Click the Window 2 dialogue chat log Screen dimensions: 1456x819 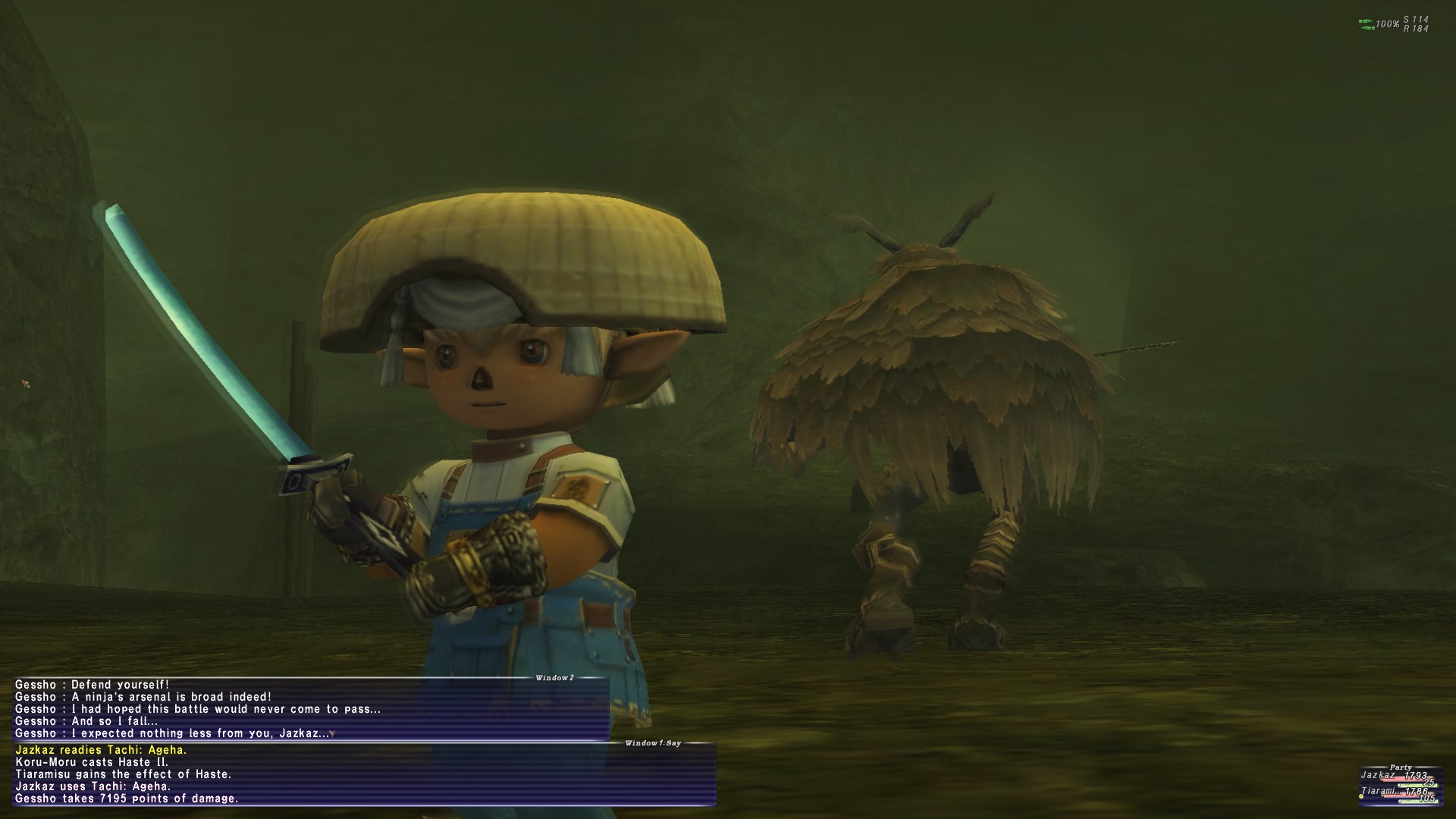point(311,709)
